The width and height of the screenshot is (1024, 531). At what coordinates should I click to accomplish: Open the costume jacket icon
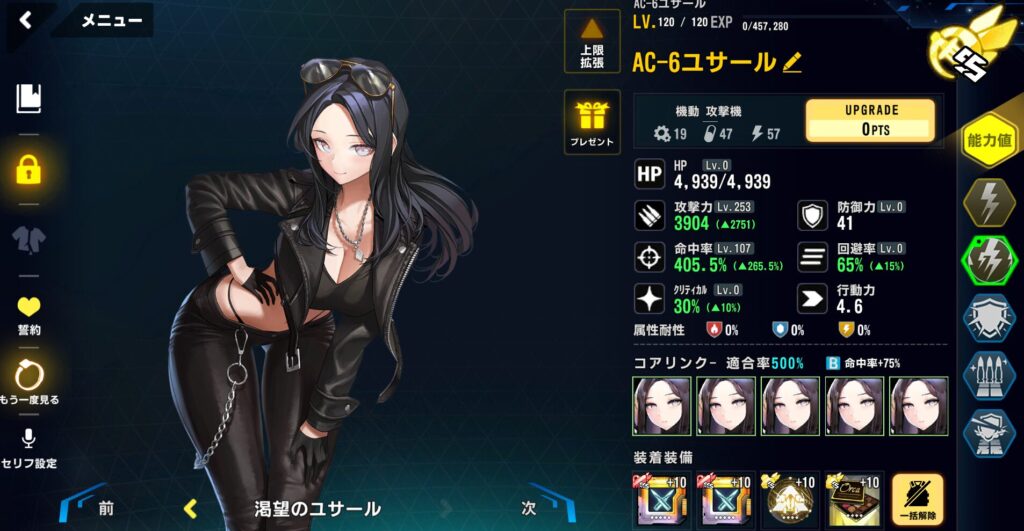[x=28, y=239]
